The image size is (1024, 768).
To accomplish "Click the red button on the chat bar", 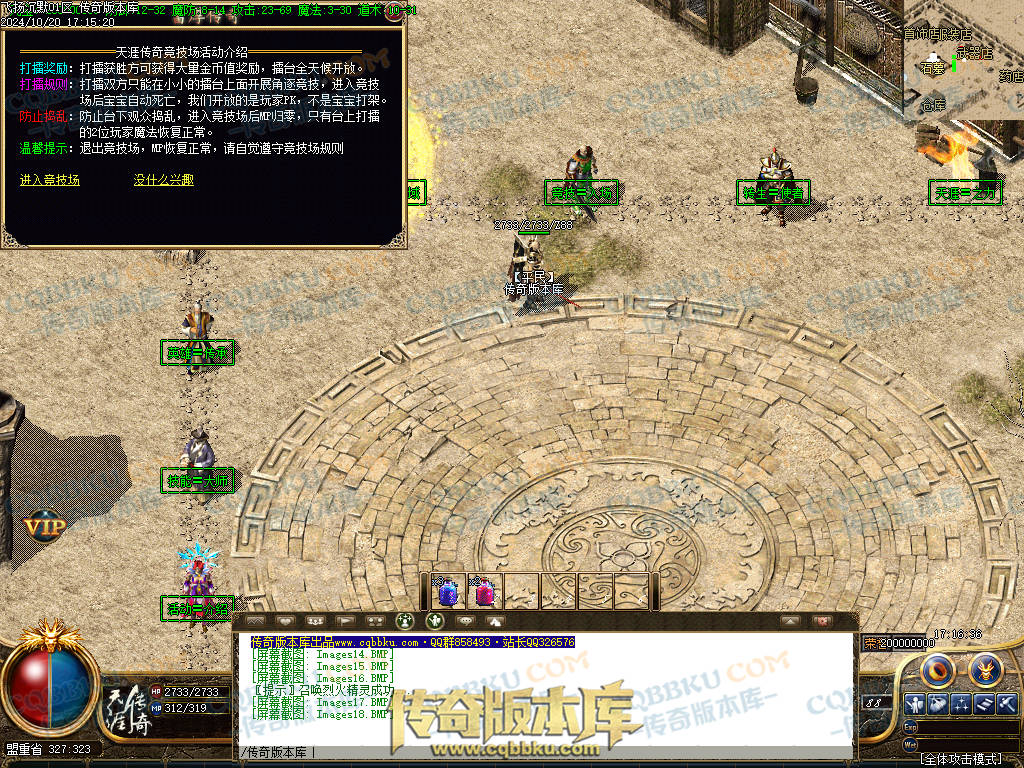I will (823, 621).
